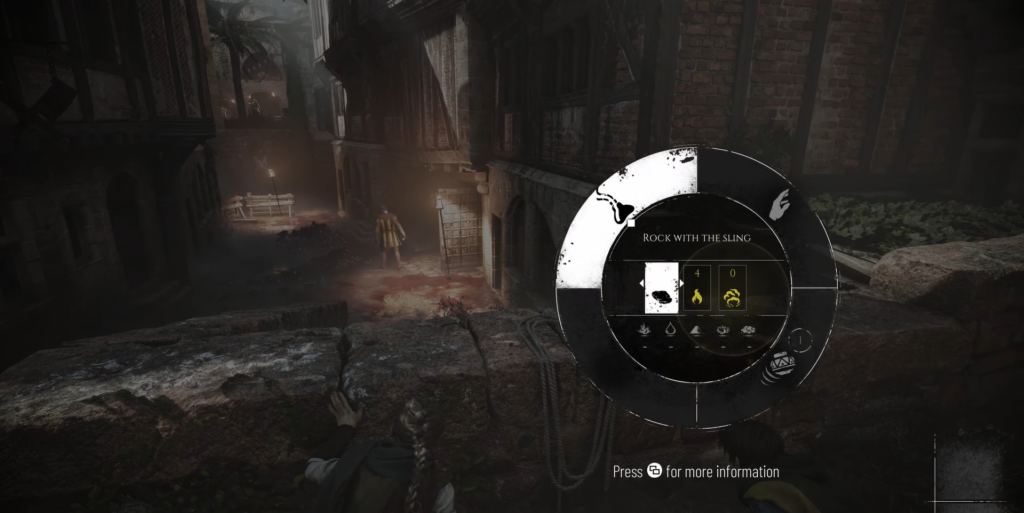
Task: Switch to the hand throw segment
Action: tap(781, 205)
